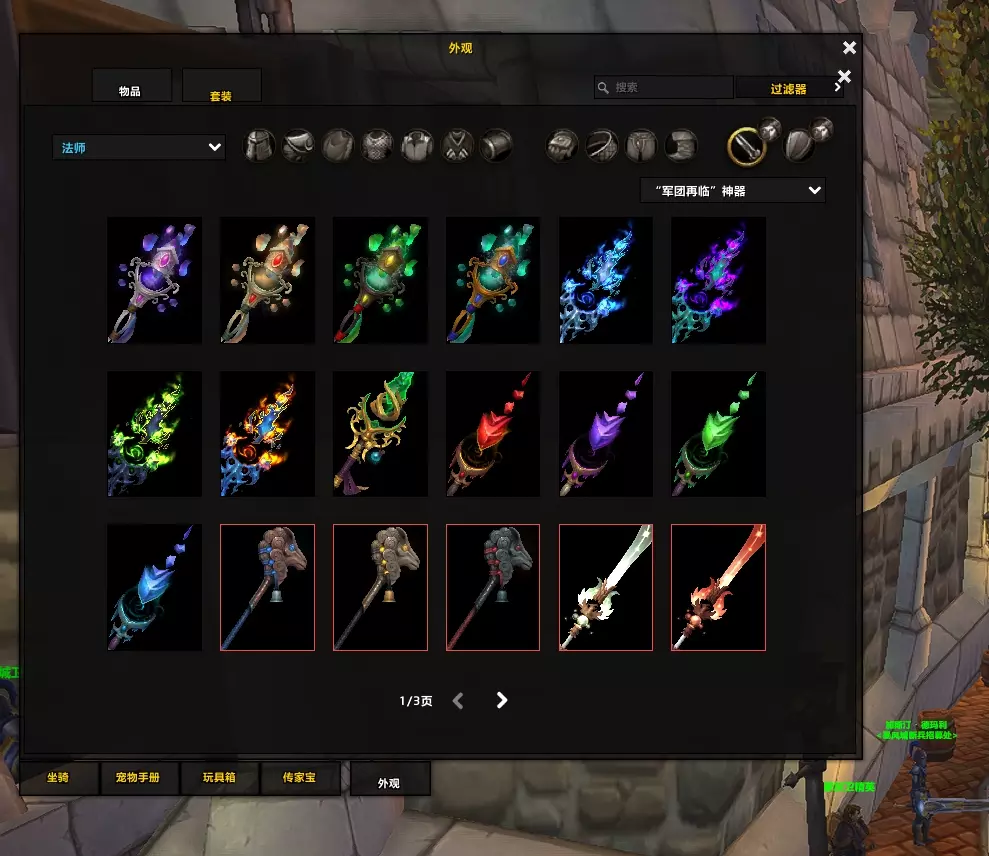Select the gloves hand slot icon
The width and height of the screenshot is (989, 856).
point(562,146)
